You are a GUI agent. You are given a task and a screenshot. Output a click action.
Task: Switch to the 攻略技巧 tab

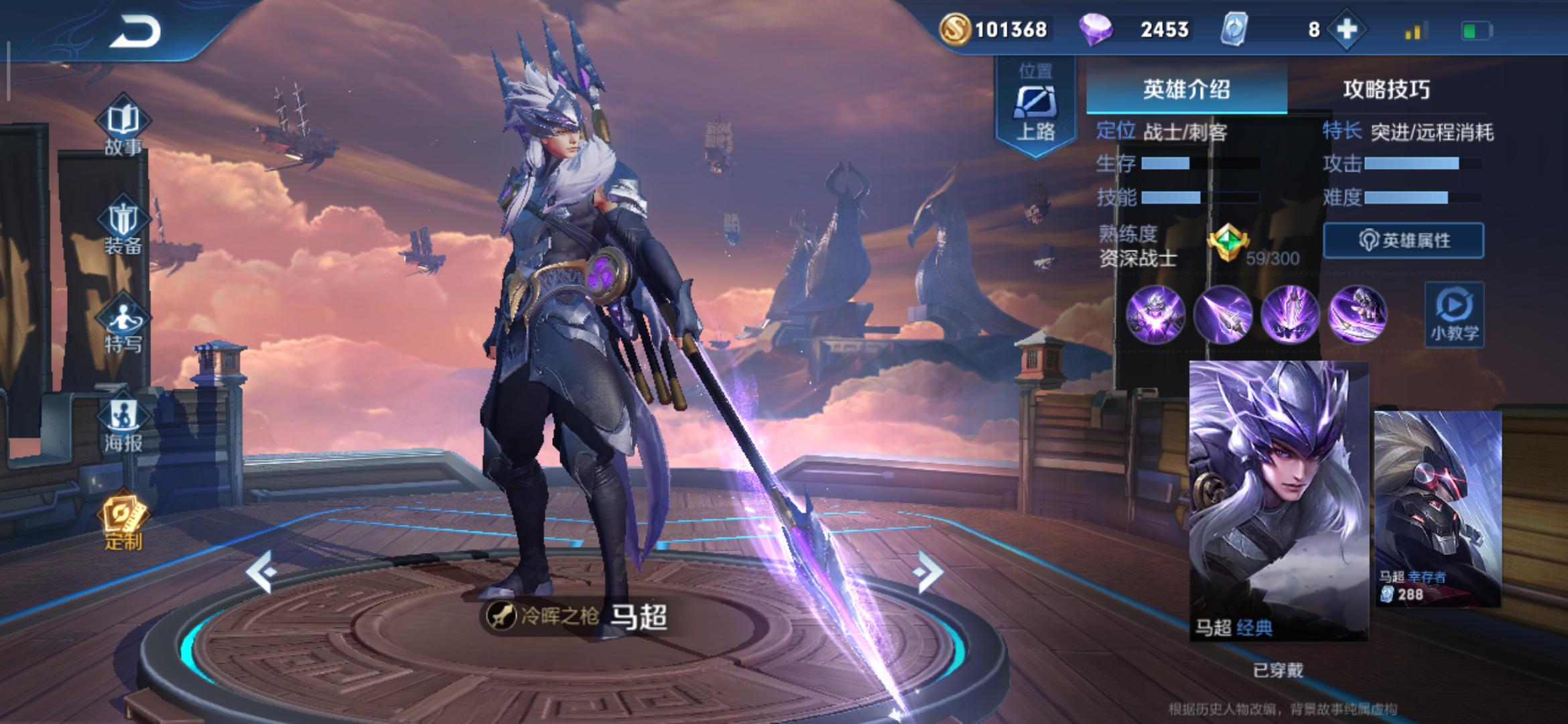click(x=1386, y=89)
